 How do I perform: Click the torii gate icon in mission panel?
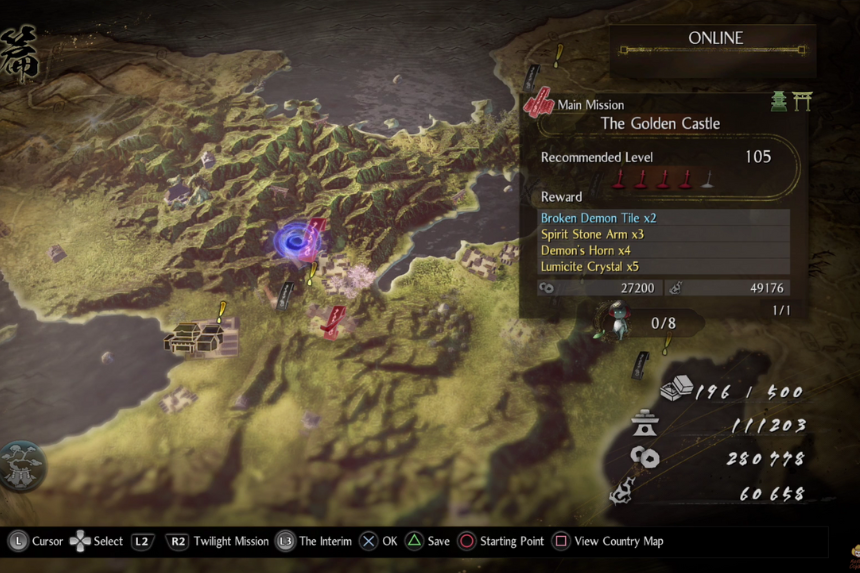tap(802, 101)
